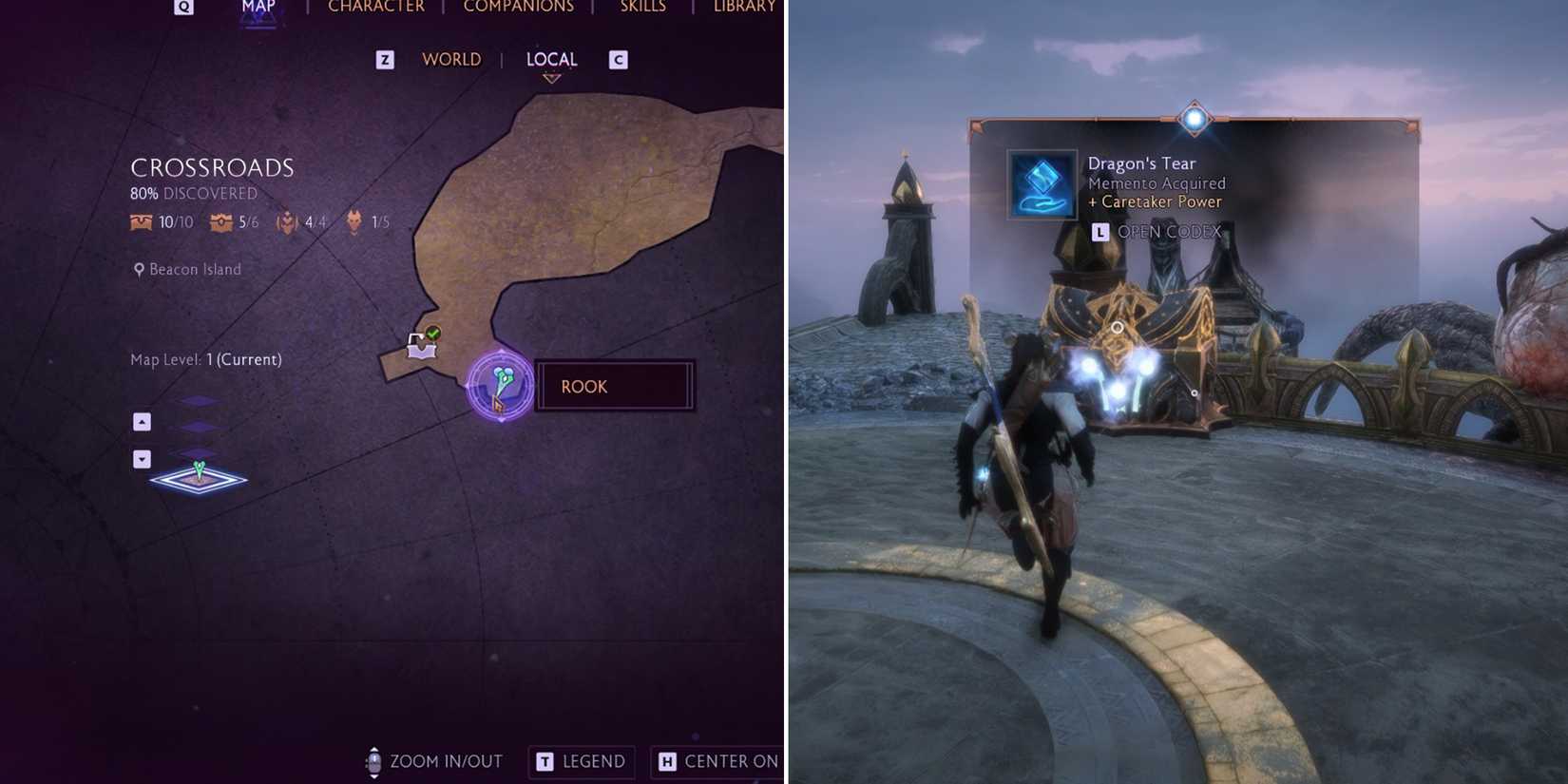Viewport: 1568px width, 784px height.
Task: Click the map regions counter icon showing 10/10
Action: coord(143,222)
